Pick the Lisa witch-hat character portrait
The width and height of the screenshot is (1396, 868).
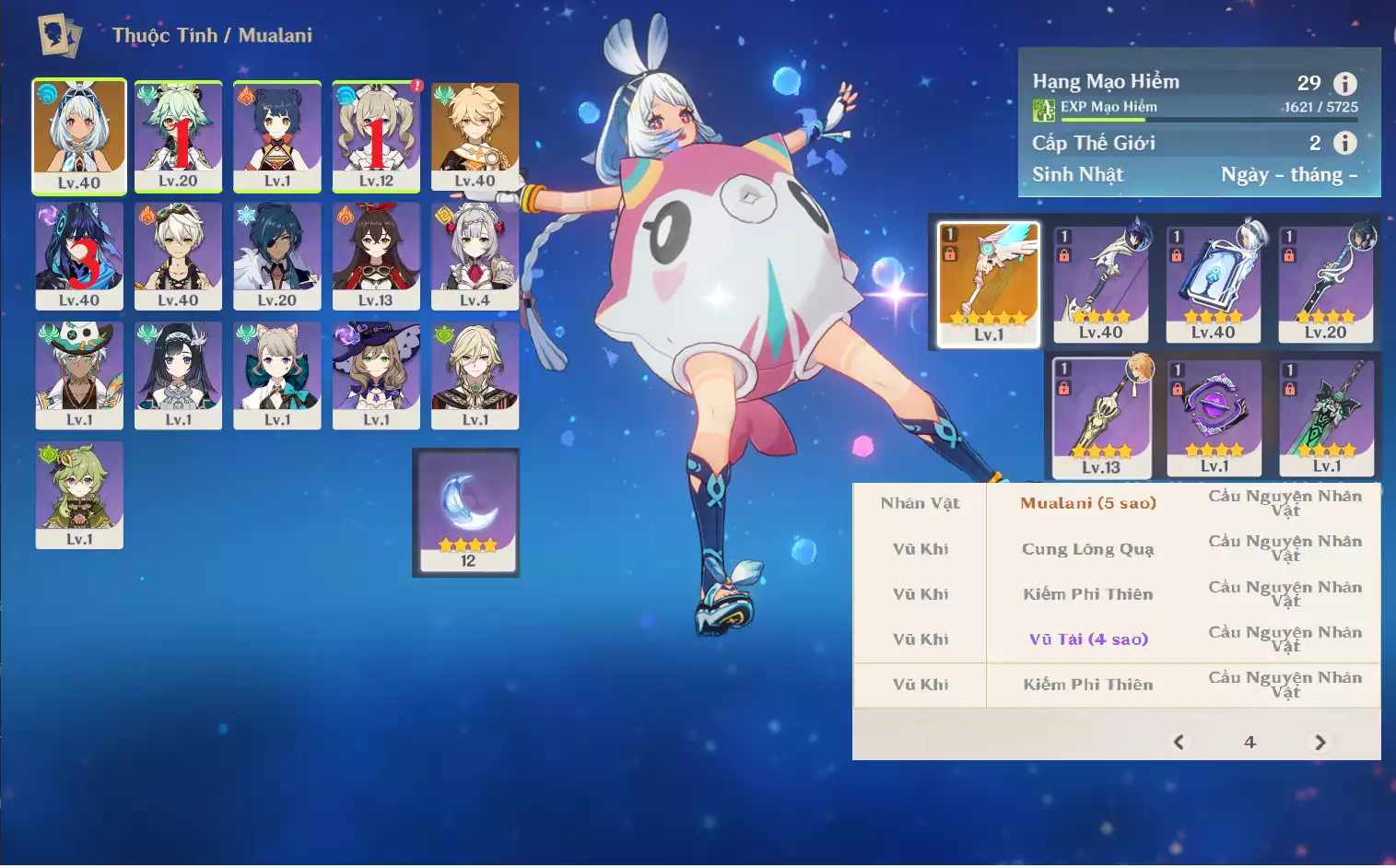click(x=376, y=374)
